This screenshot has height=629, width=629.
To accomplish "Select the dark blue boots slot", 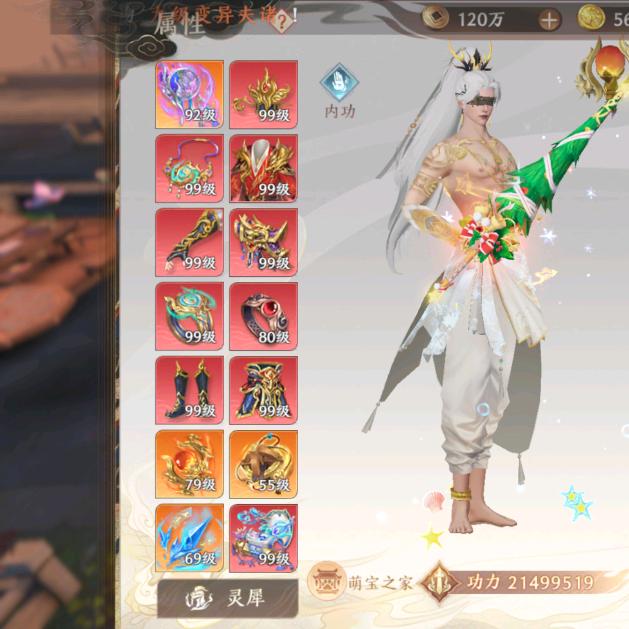I will (189, 390).
